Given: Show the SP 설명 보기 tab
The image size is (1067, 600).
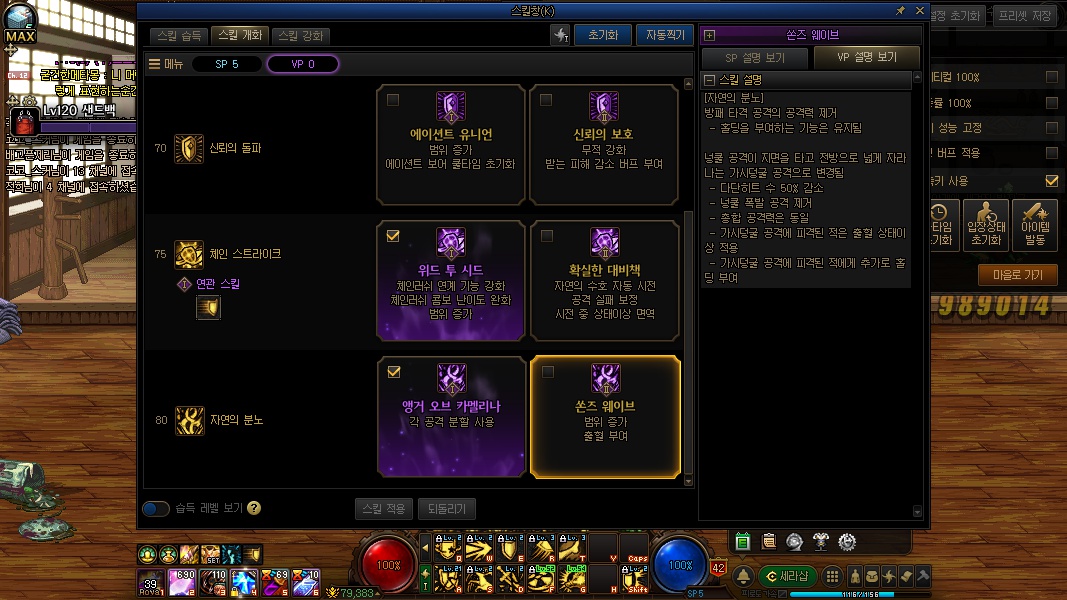Looking at the screenshot, I should (x=754, y=58).
